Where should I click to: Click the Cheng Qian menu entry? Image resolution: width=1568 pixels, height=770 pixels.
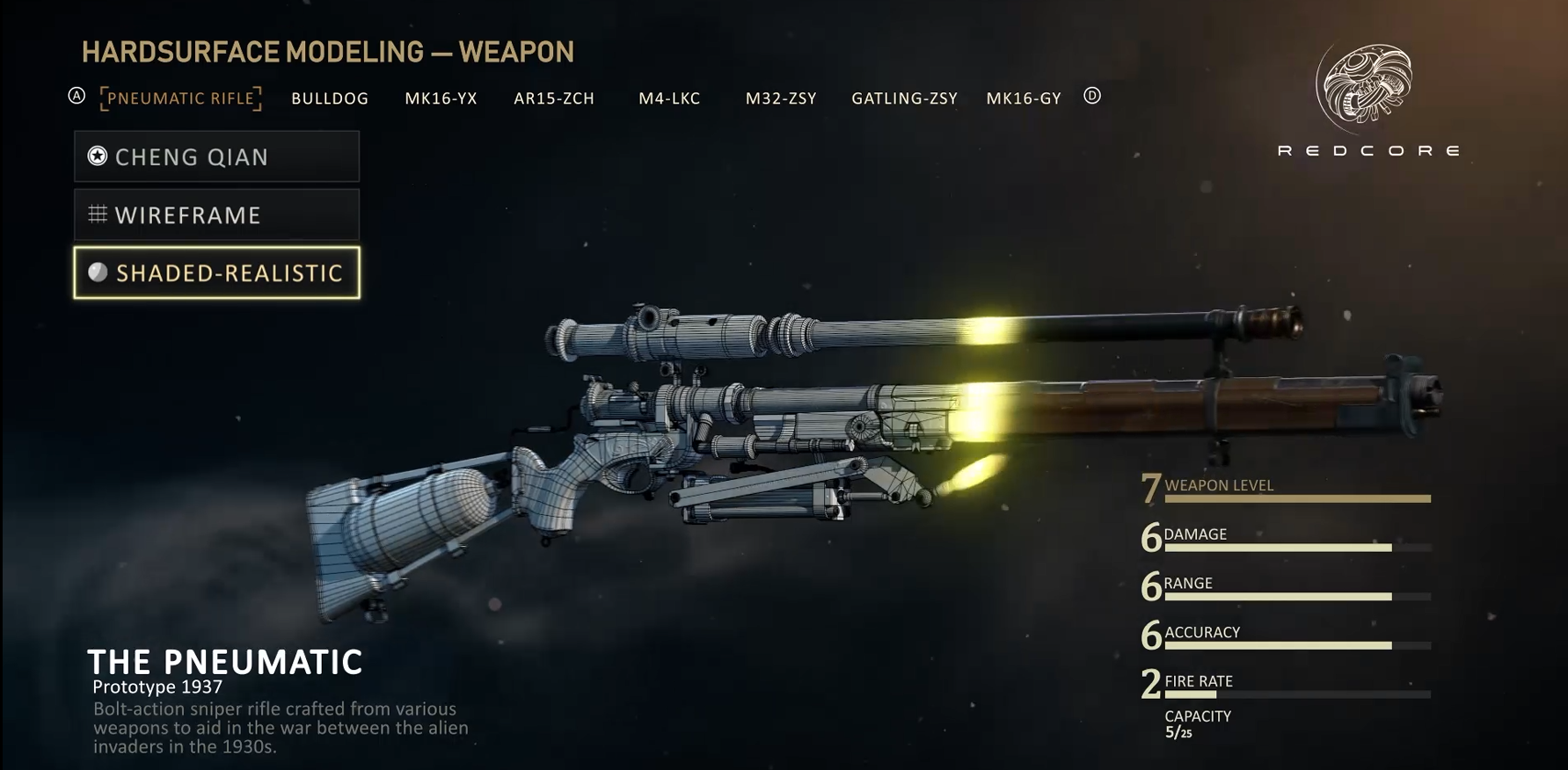click(216, 156)
